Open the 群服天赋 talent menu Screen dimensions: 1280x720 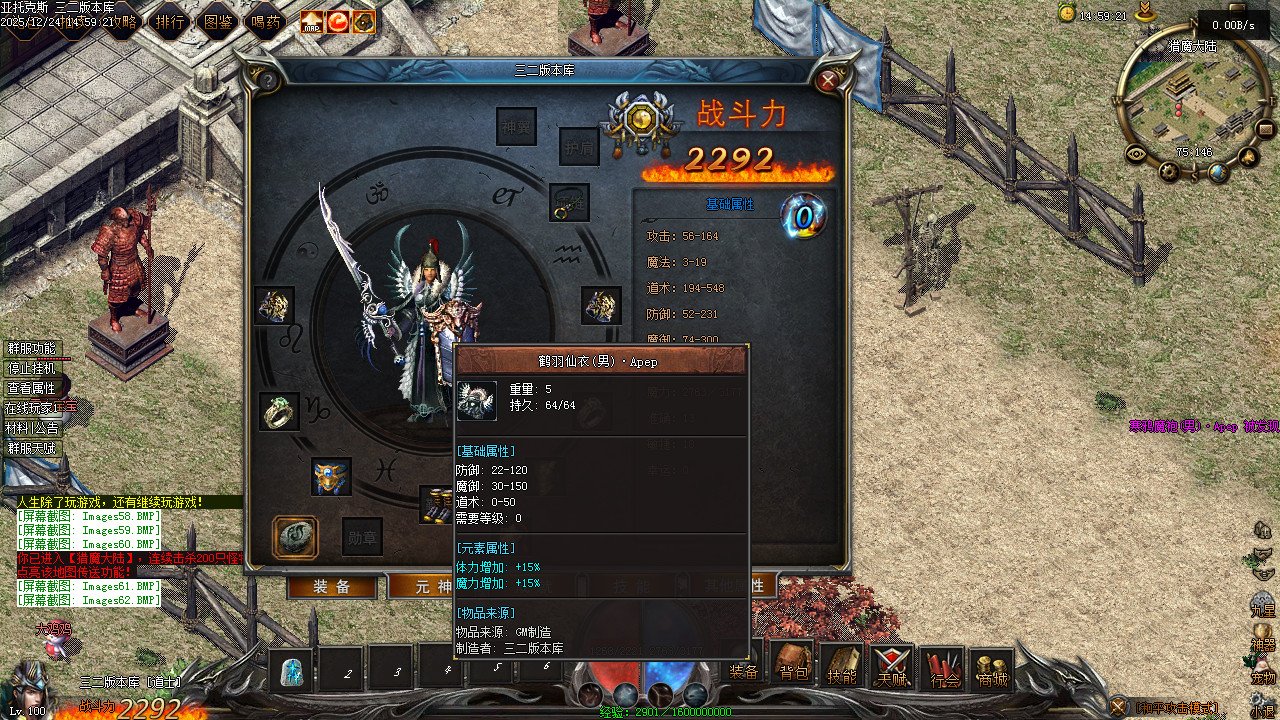32,448
